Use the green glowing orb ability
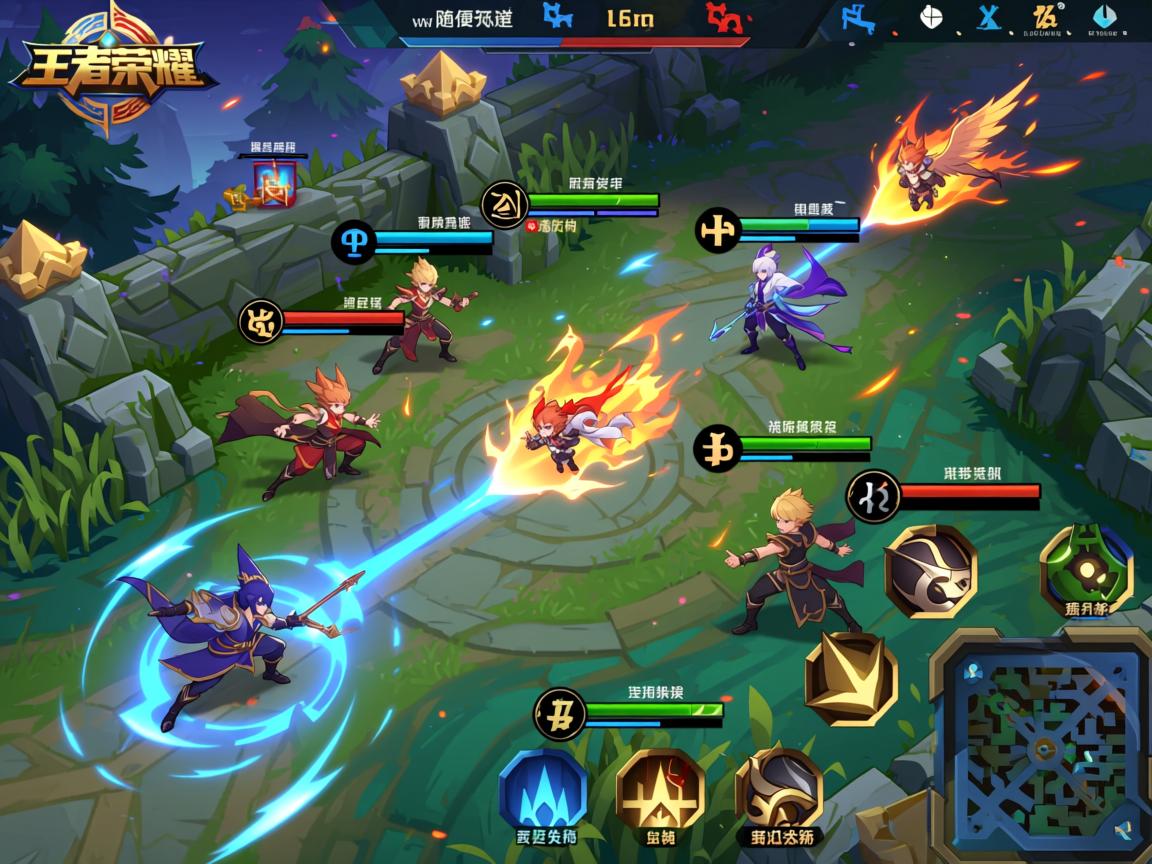Screen dimensions: 1152x864 pyautogui.click(x=1086, y=568)
